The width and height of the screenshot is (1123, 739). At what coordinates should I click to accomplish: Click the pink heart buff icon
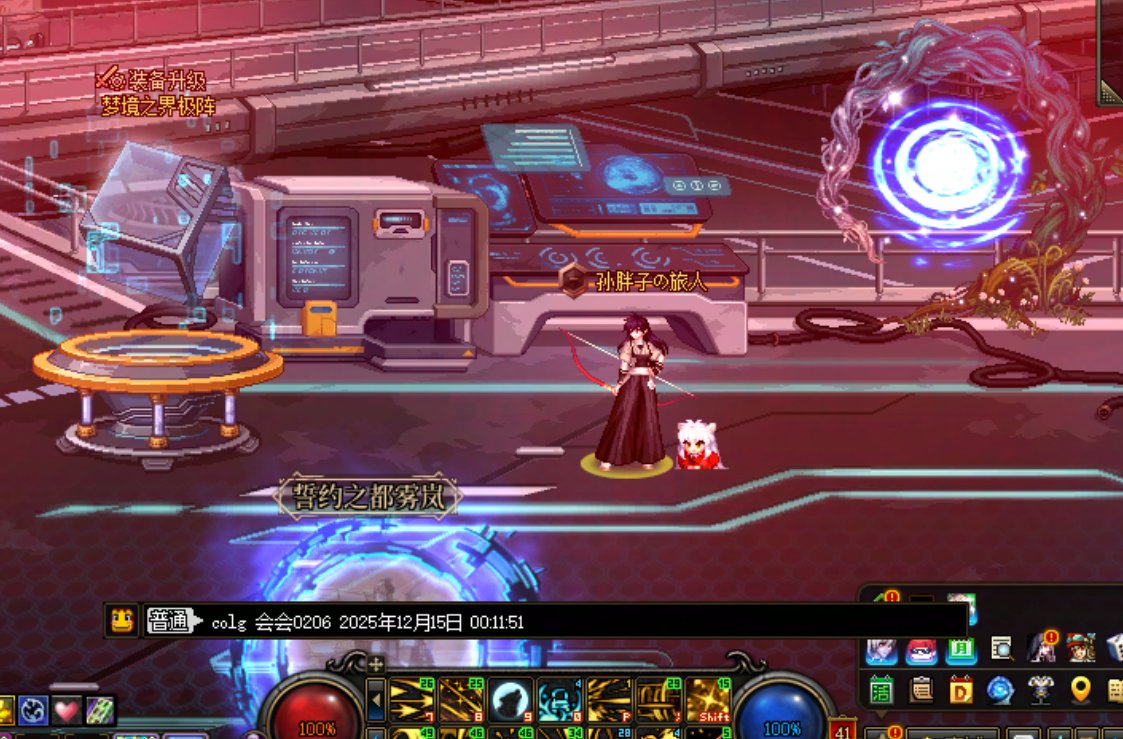click(66, 711)
